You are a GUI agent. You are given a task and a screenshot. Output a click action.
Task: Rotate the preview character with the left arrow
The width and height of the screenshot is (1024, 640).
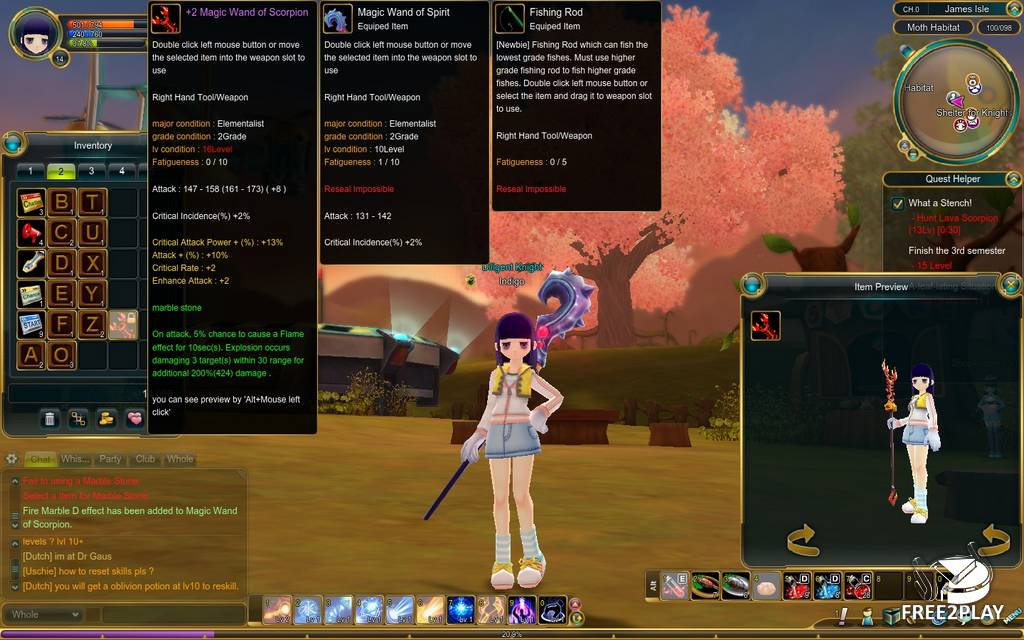point(803,541)
